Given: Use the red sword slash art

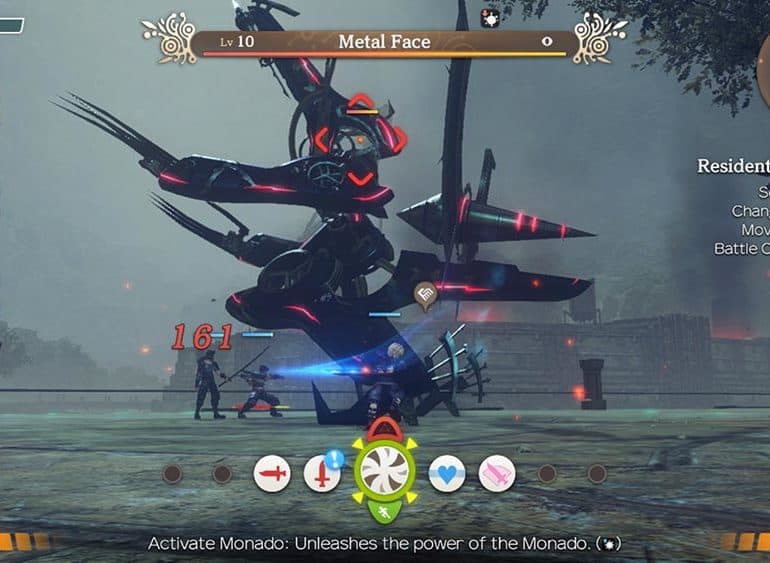Looking at the screenshot, I should (272, 472).
